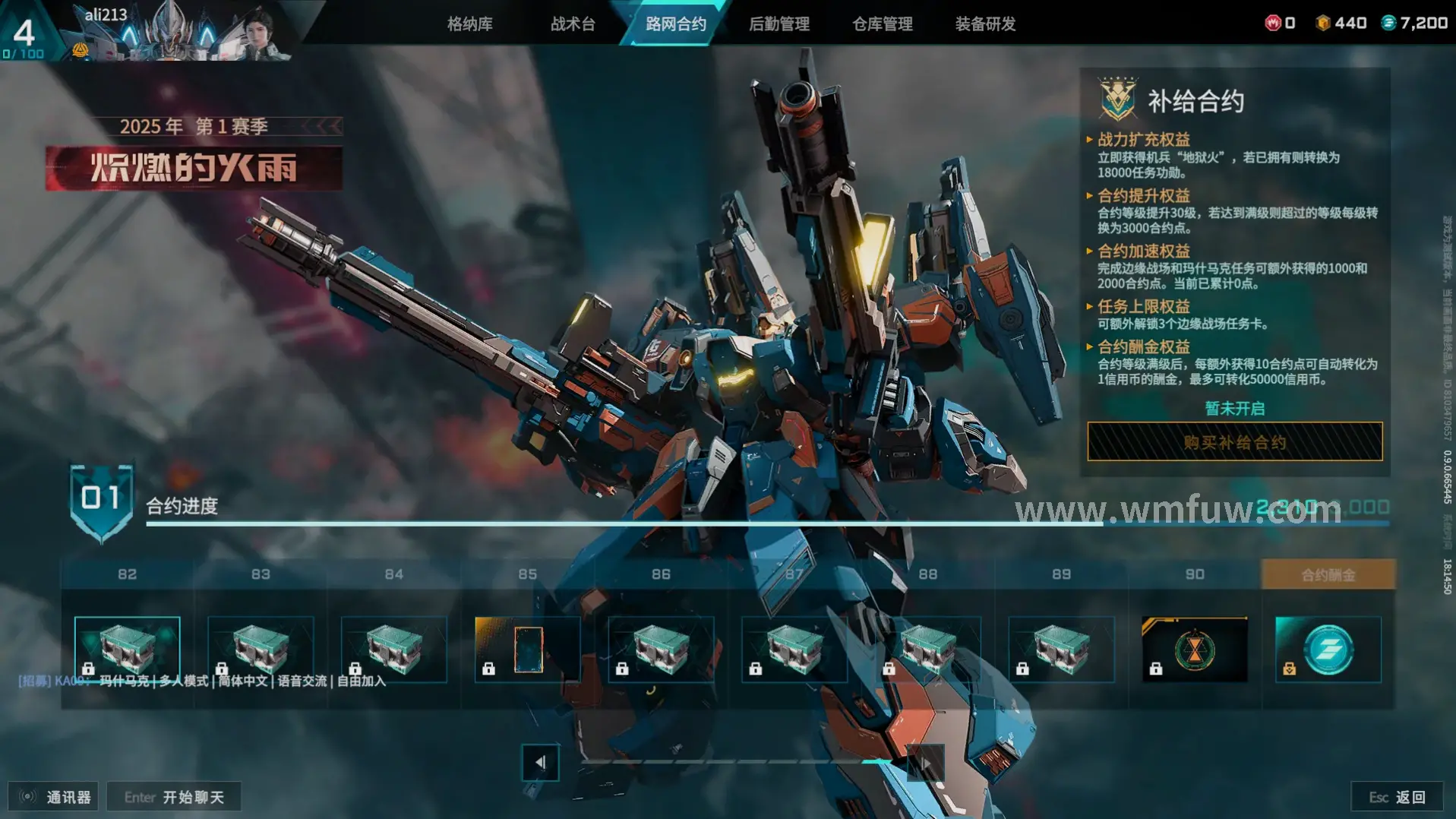Open the 通讯器 communicator

click(x=53, y=797)
